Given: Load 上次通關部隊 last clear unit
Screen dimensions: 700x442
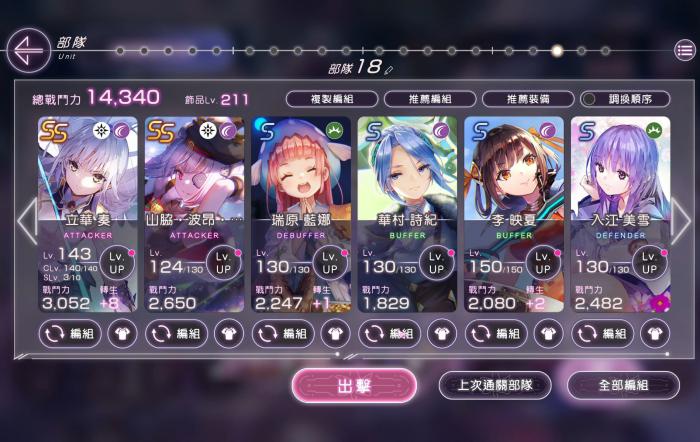Looking at the screenshot, I should [494, 385].
